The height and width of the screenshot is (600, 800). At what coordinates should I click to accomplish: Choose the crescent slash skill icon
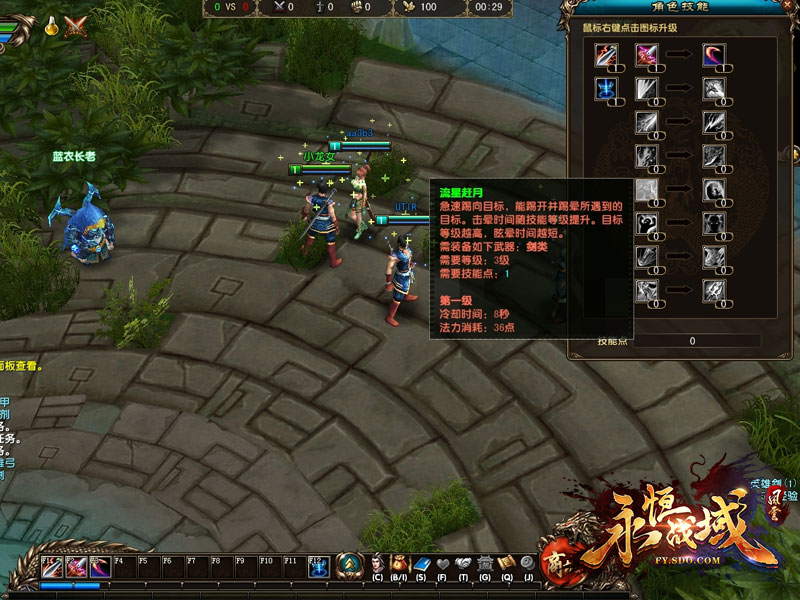pyautogui.click(x=713, y=56)
